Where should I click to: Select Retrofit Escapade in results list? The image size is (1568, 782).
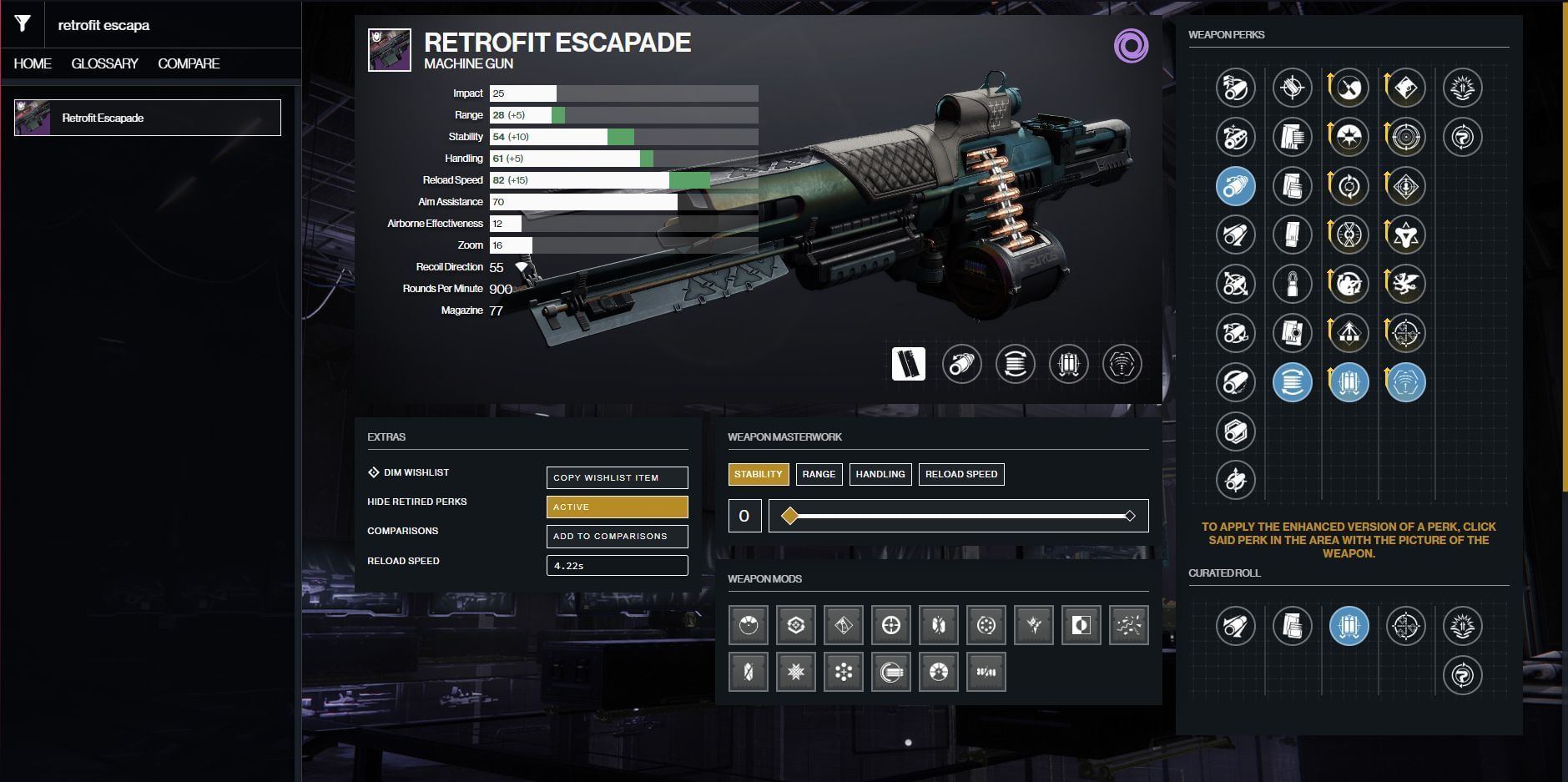(148, 118)
